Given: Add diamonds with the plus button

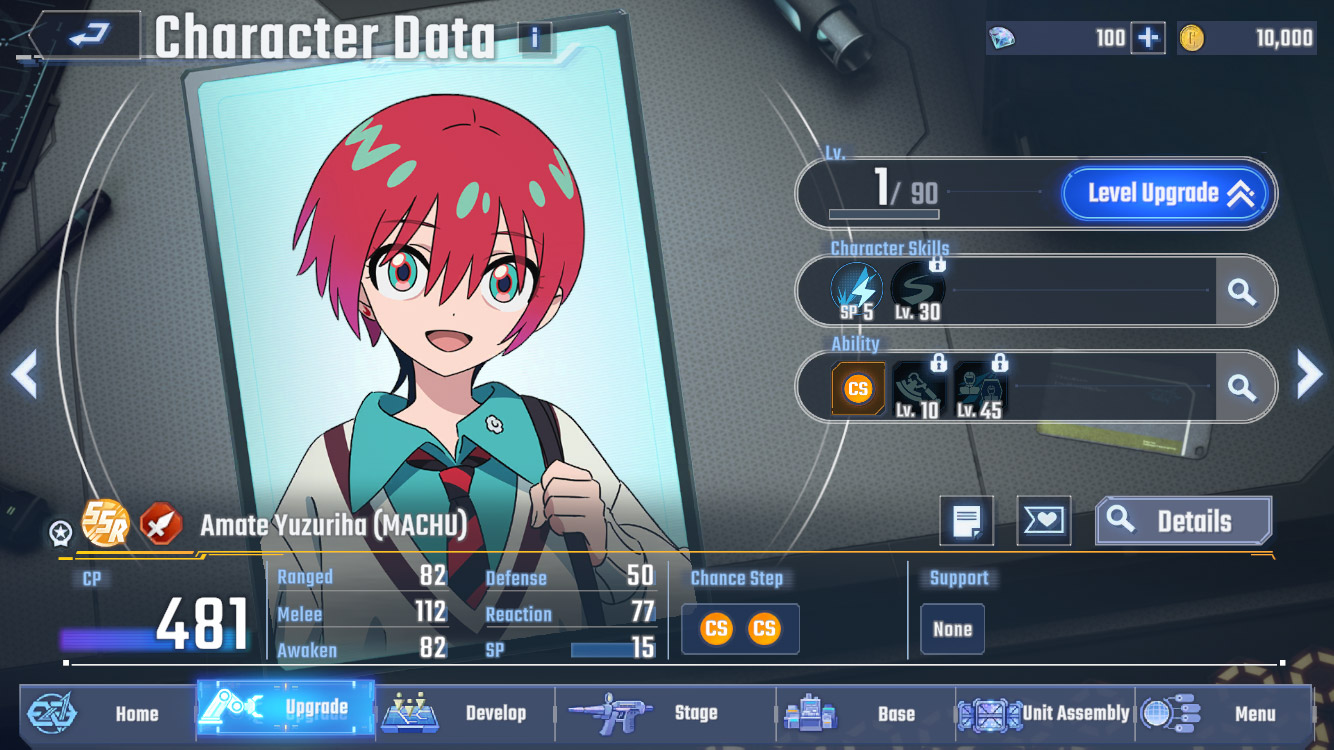Looking at the screenshot, I should tap(1147, 38).
